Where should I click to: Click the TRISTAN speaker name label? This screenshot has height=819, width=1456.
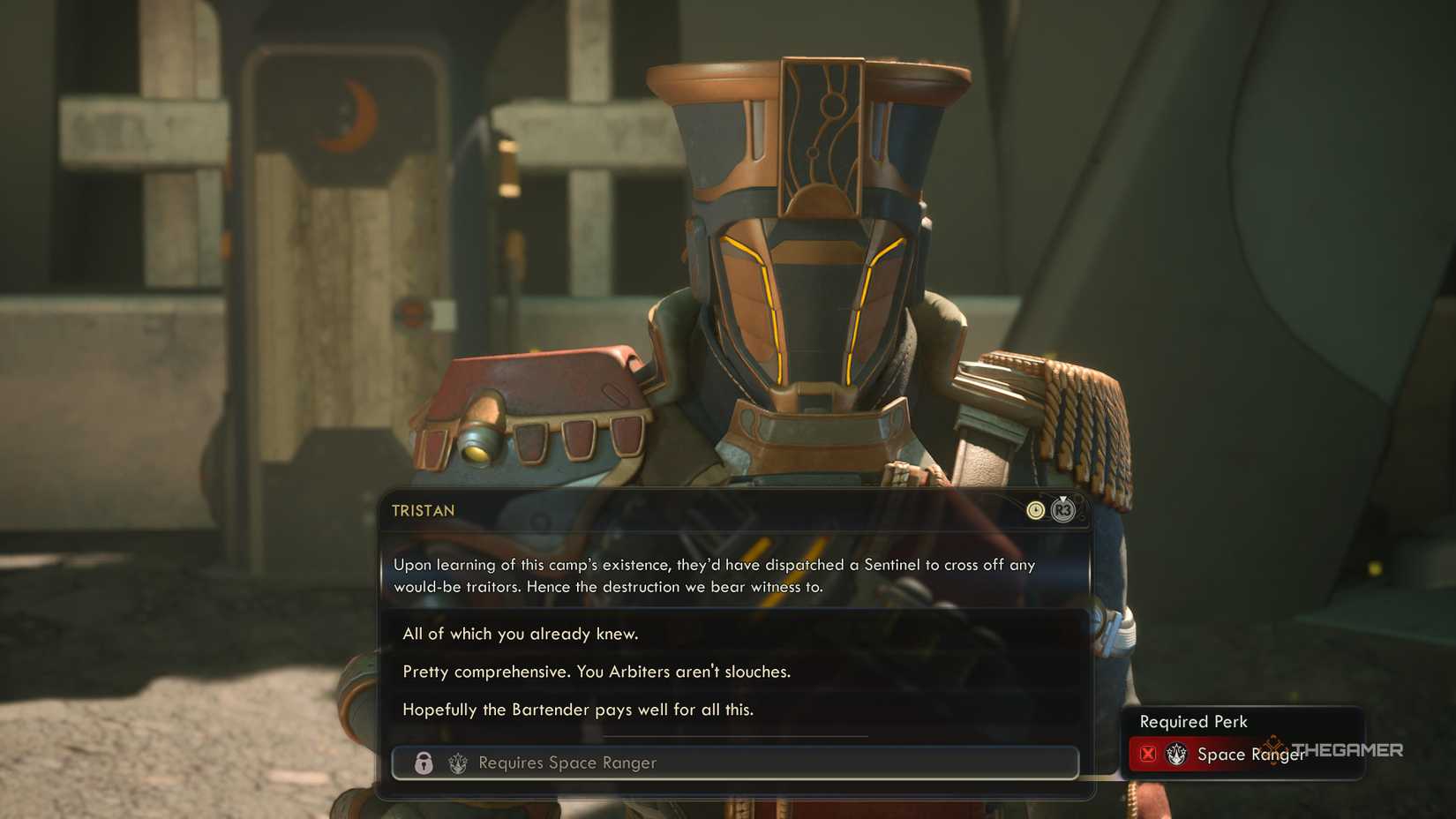(x=422, y=510)
